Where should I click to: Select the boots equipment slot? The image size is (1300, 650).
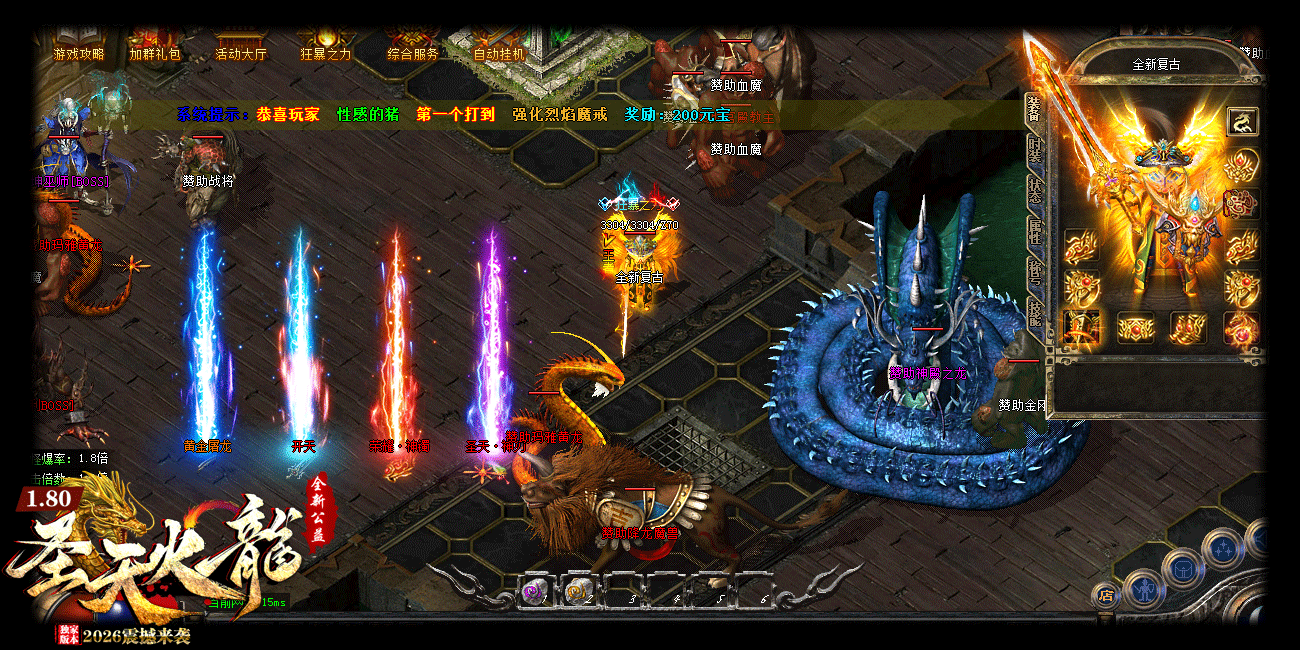pos(1189,327)
